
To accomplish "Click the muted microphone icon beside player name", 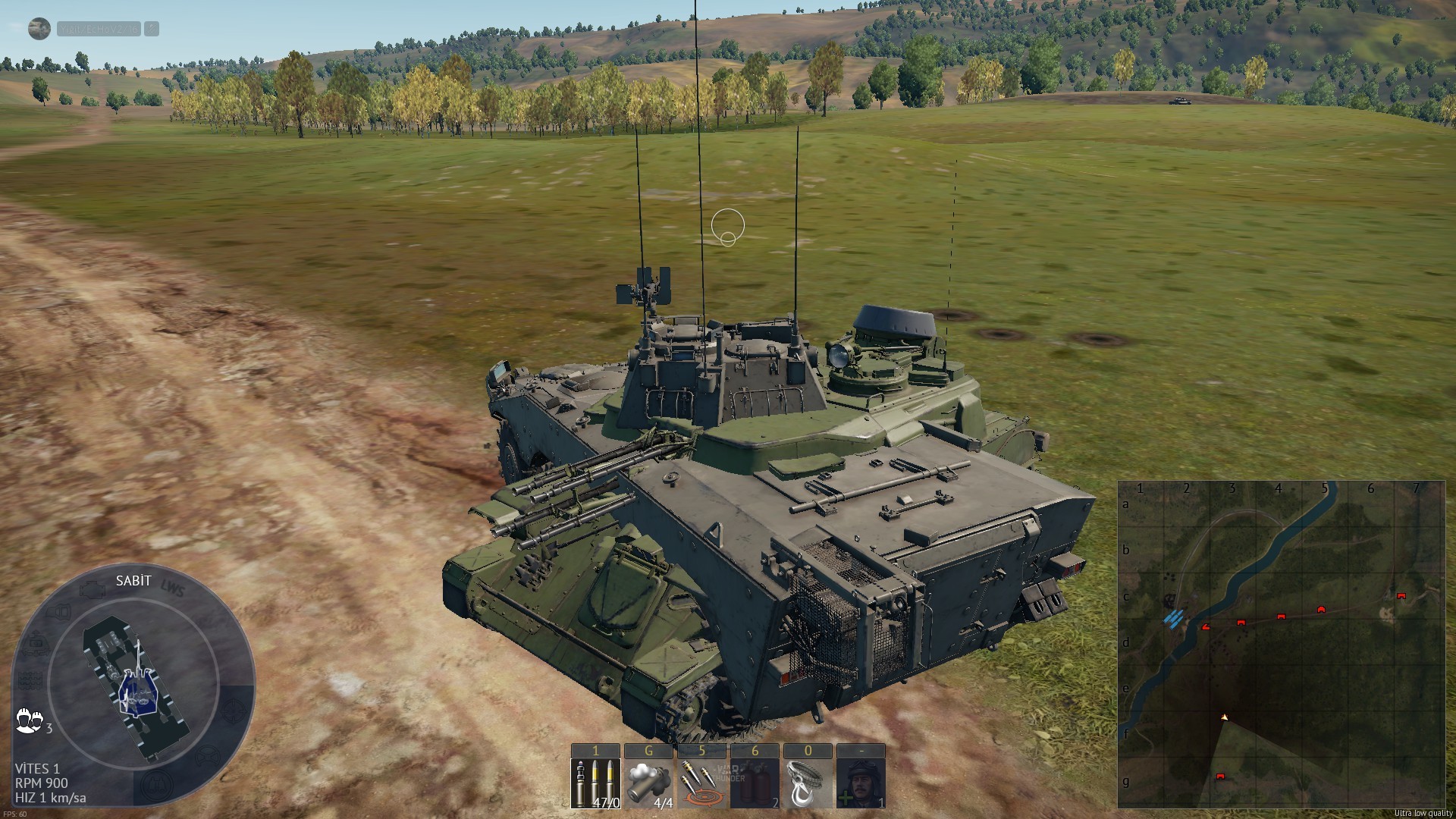I will point(152,29).
